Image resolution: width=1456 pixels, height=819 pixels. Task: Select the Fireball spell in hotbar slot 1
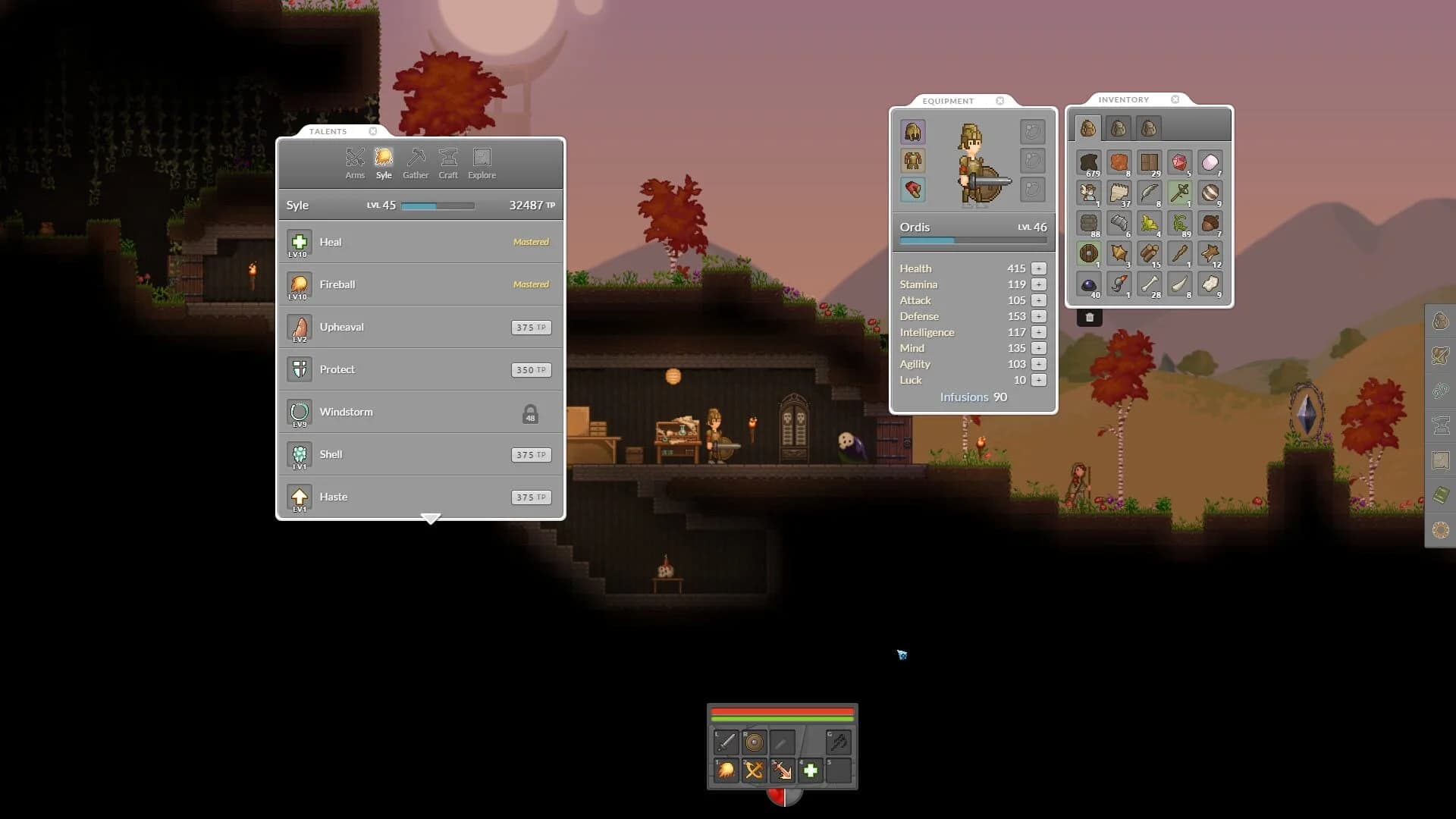click(725, 771)
